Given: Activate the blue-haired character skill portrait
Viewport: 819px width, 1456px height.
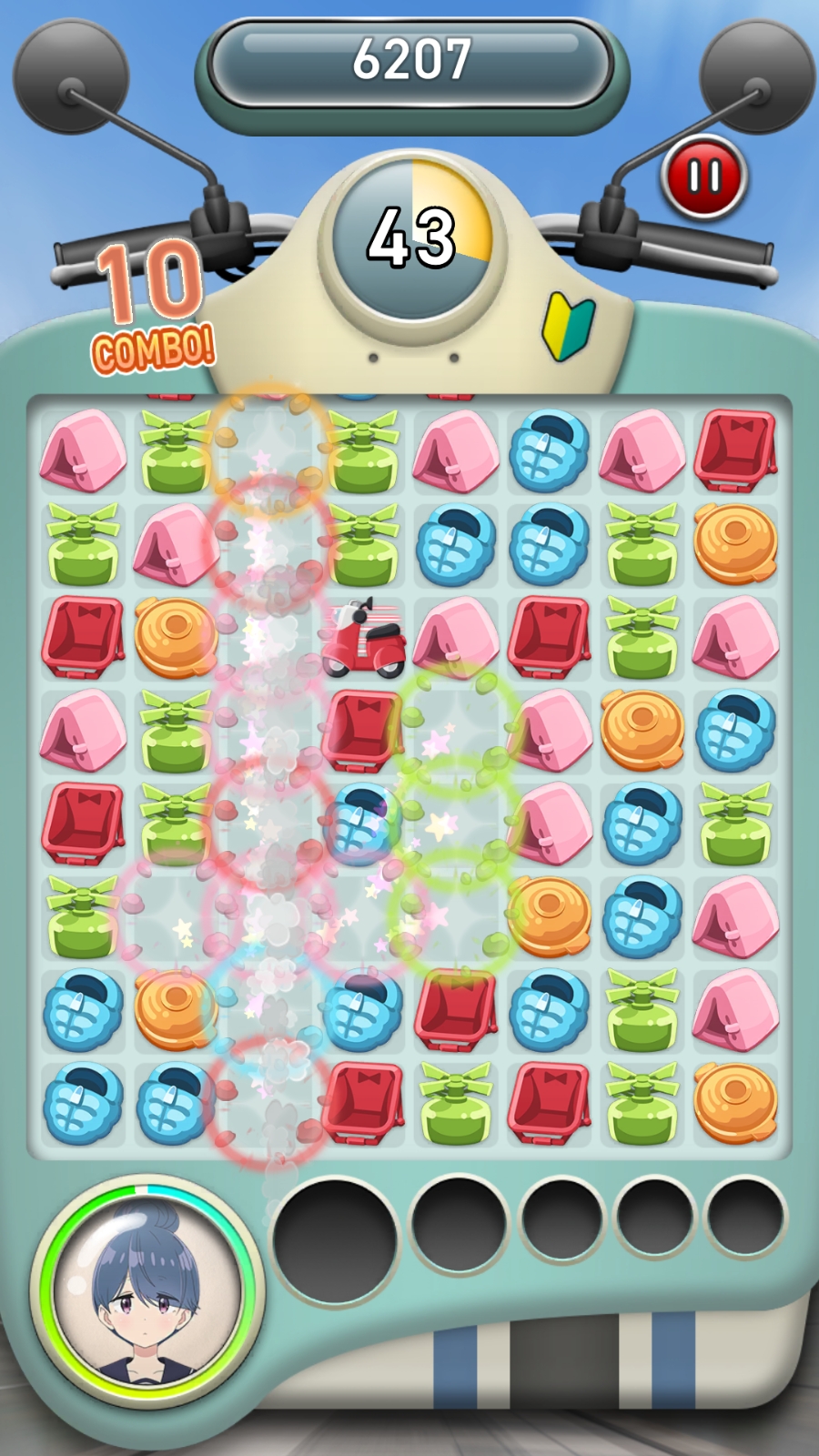Looking at the screenshot, I should [147, 1291].
